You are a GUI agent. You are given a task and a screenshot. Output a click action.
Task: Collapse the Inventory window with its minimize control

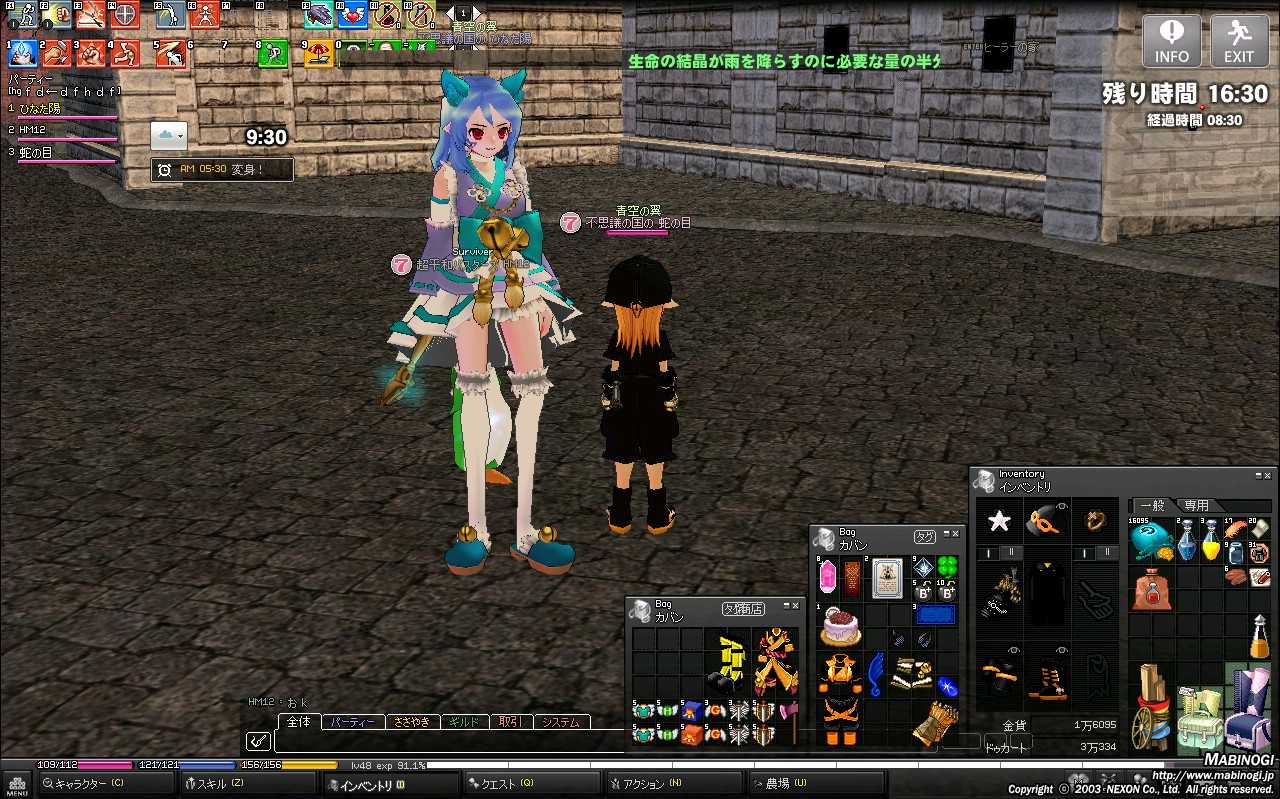pyautogui.click(x=1258, y=475)
